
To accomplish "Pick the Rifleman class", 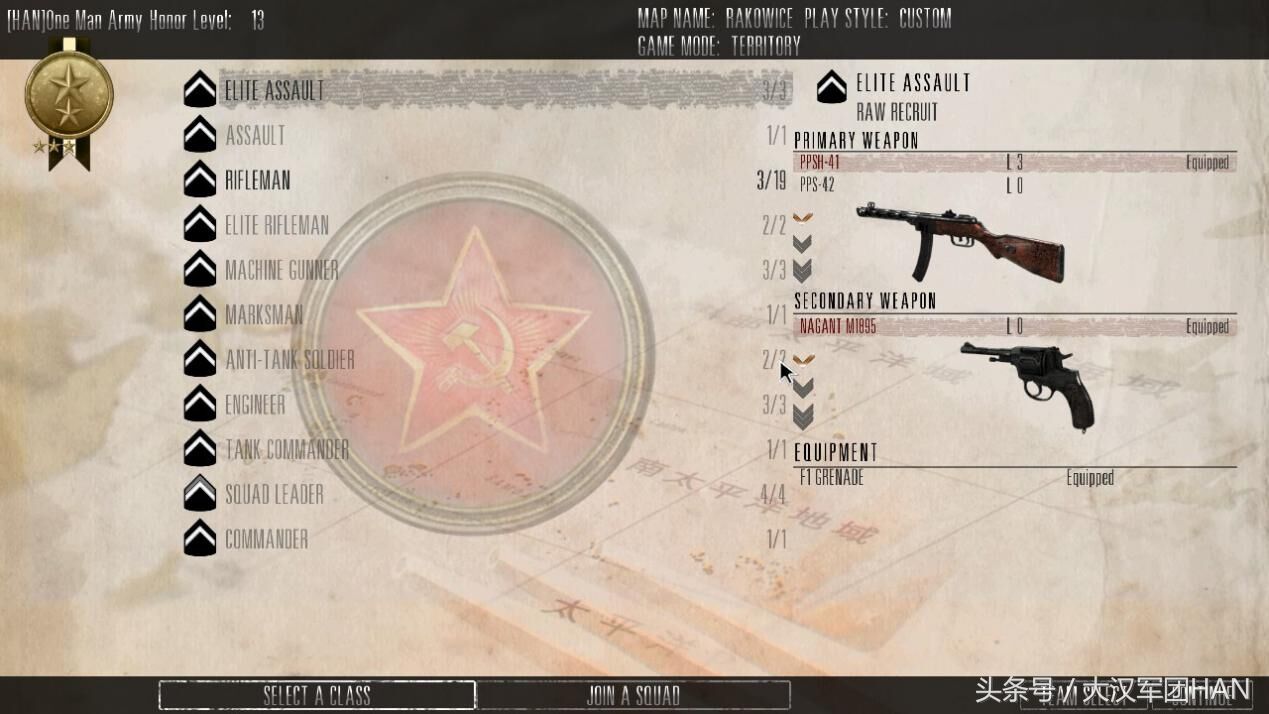I will [257, 180].
